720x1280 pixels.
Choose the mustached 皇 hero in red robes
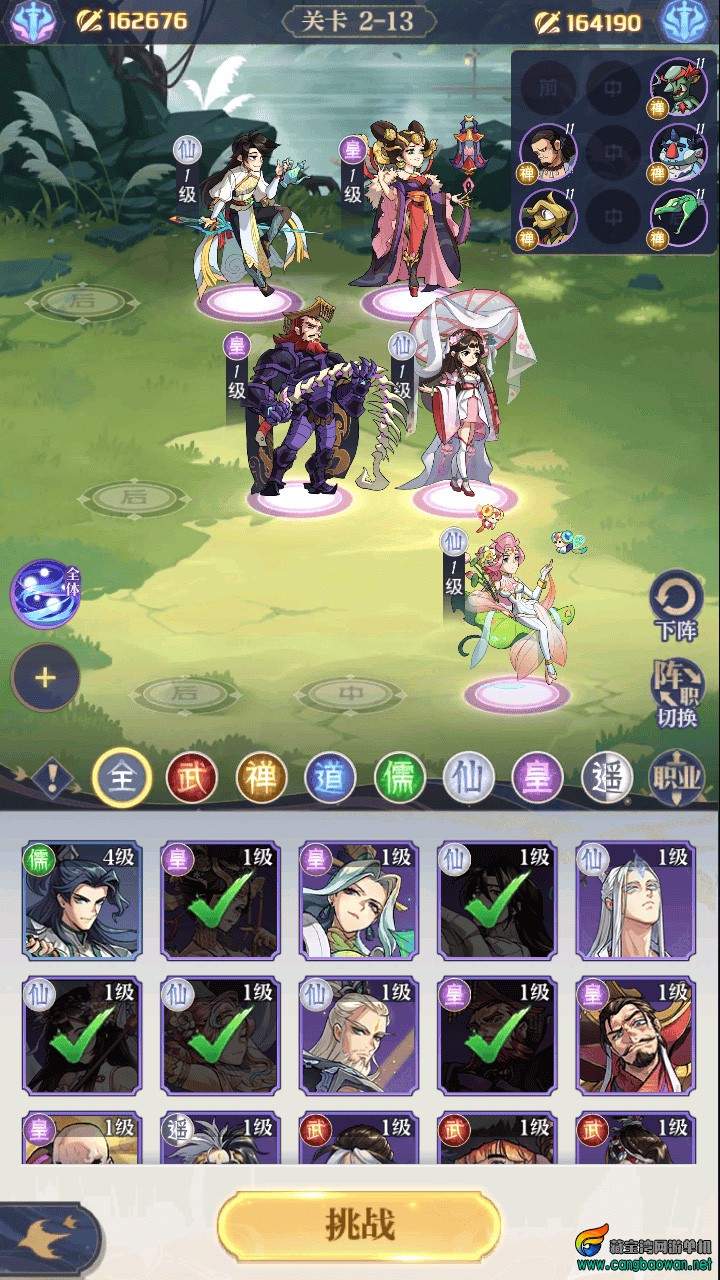click(635, 1036)
